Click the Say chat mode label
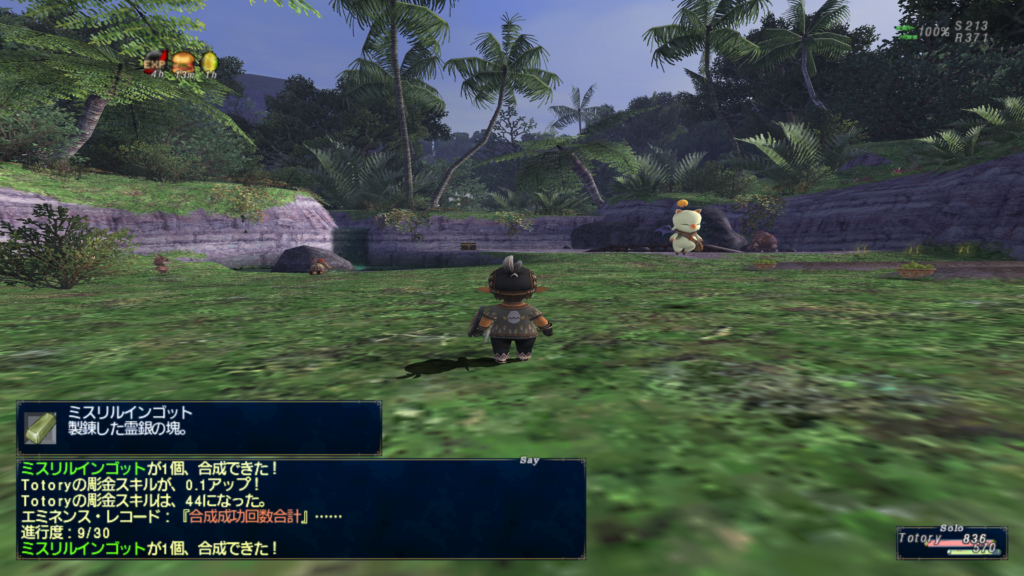The width and height of the screenshot is (1024, 576). 530,461
